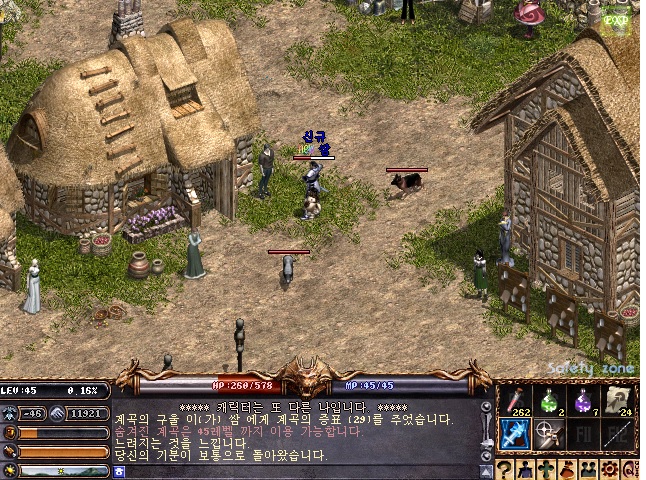Open the Quit menu button
Viewport: 646px width, 480px height.
click(633, 469)
